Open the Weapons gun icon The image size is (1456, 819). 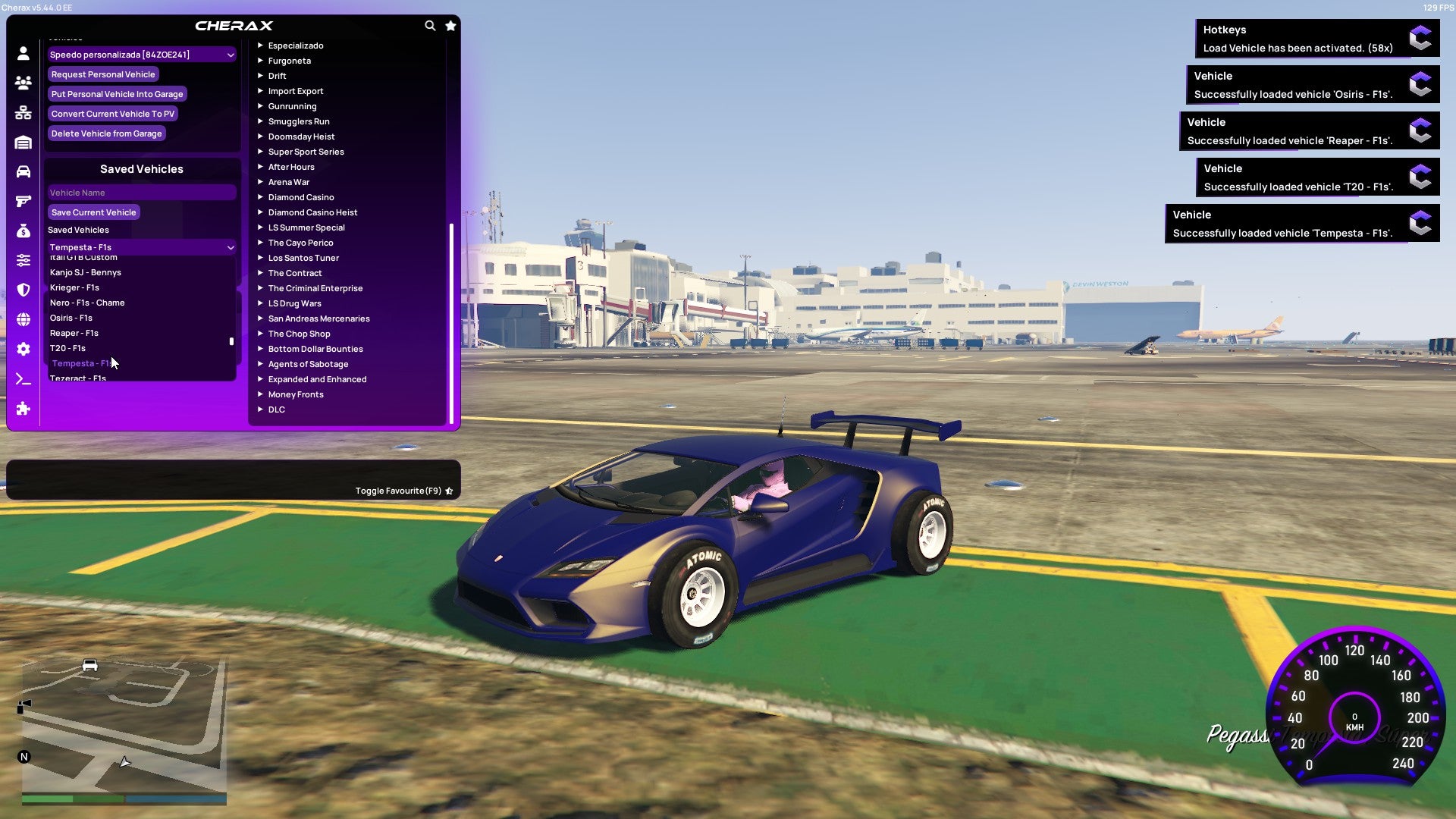point(23,200)
